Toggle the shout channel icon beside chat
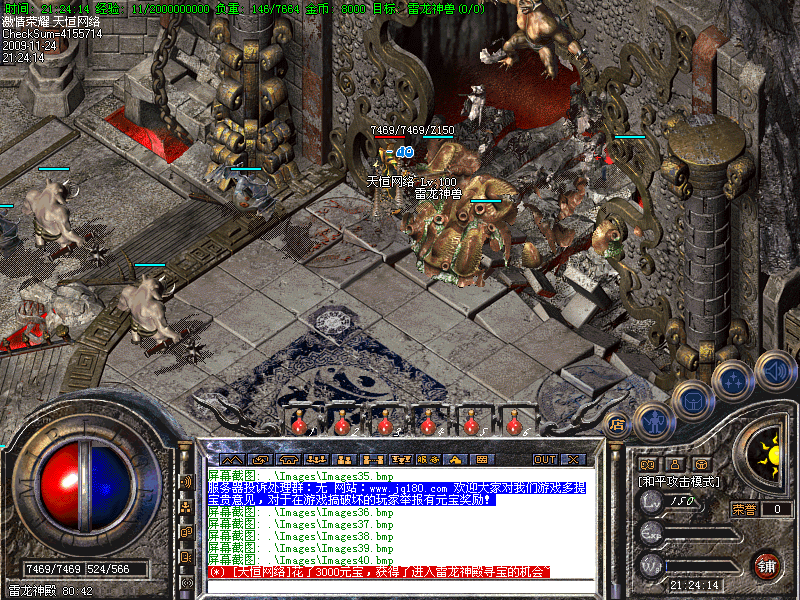800x600 pixels. click(x=185, y=481)
